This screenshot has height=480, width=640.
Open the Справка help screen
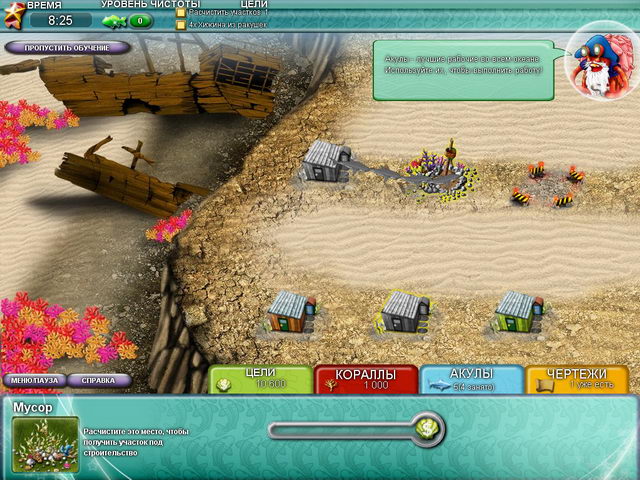98,380
